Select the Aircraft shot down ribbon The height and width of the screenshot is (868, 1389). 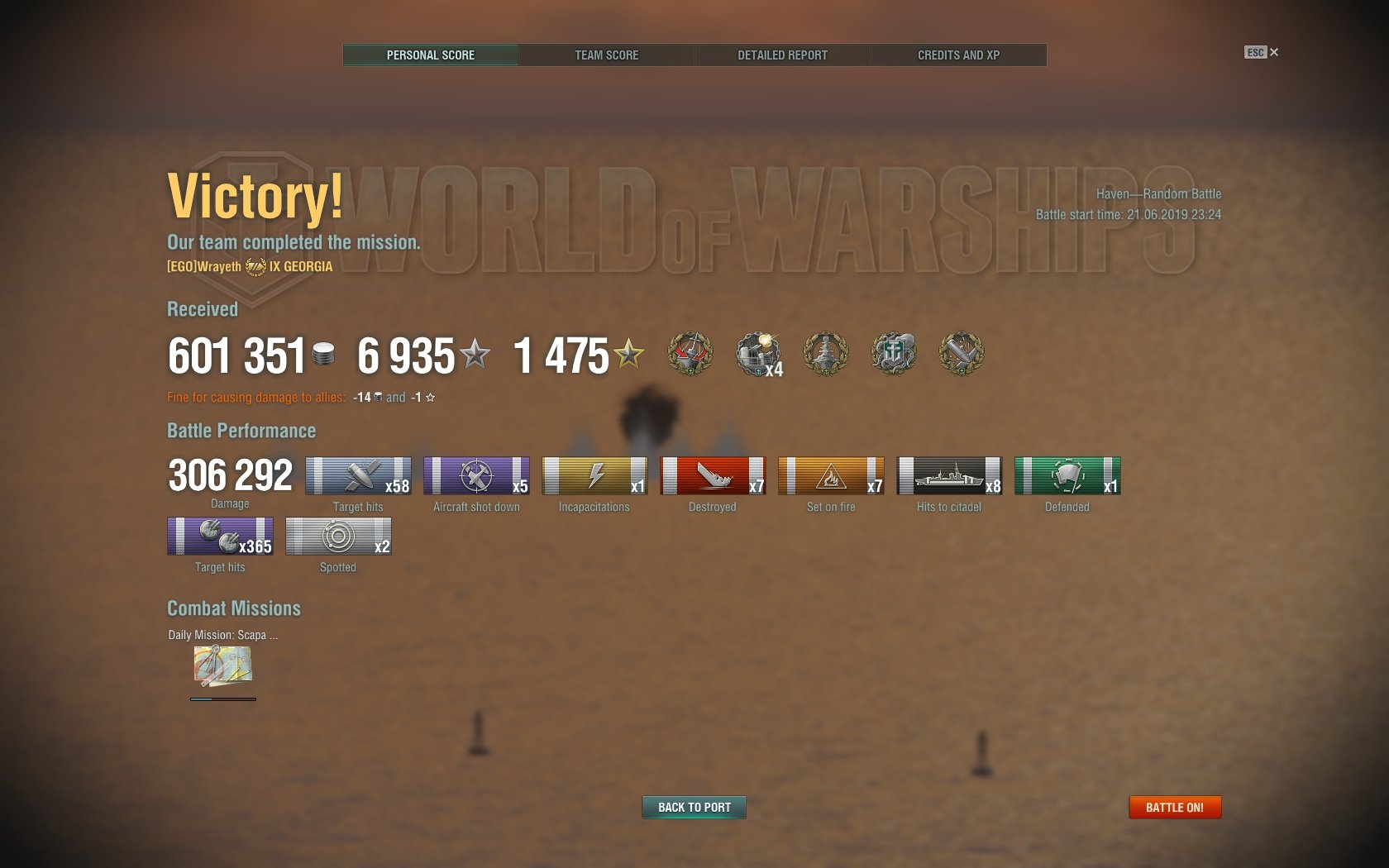coord(476,476)
